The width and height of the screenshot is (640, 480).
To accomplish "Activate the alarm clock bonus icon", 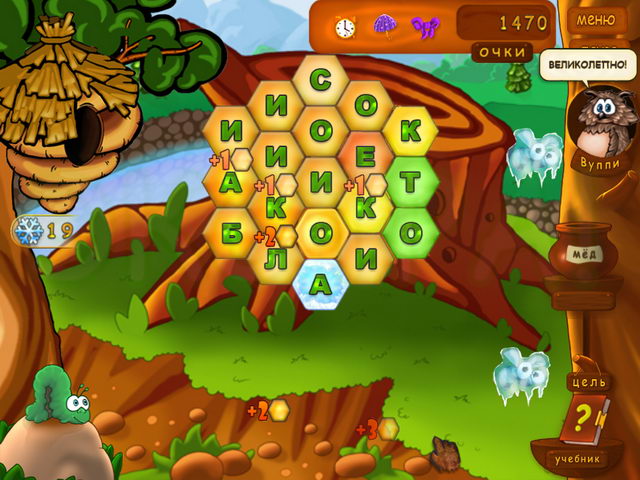I will tap(345, 24).
